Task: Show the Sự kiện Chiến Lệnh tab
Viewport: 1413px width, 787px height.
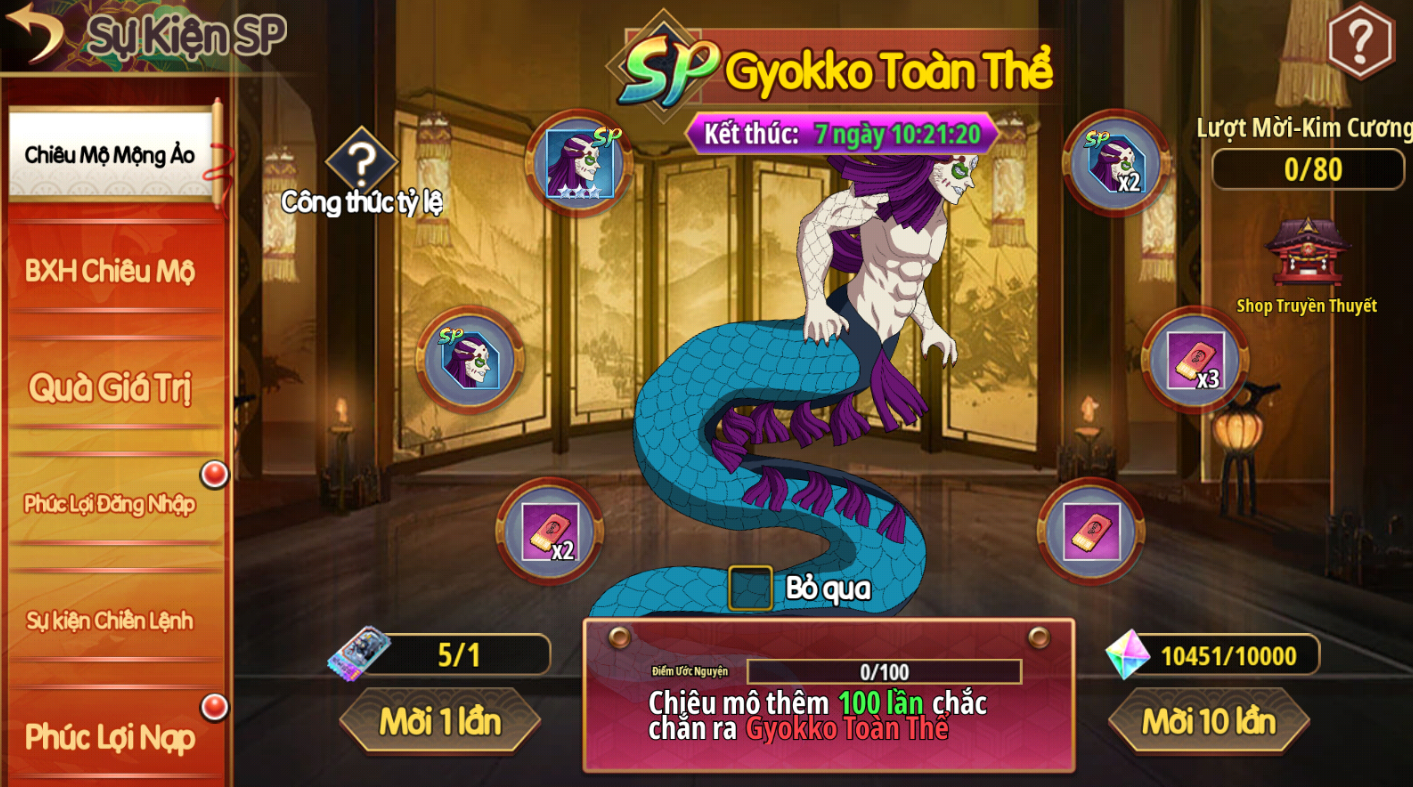Action: [x=110, y=620]
